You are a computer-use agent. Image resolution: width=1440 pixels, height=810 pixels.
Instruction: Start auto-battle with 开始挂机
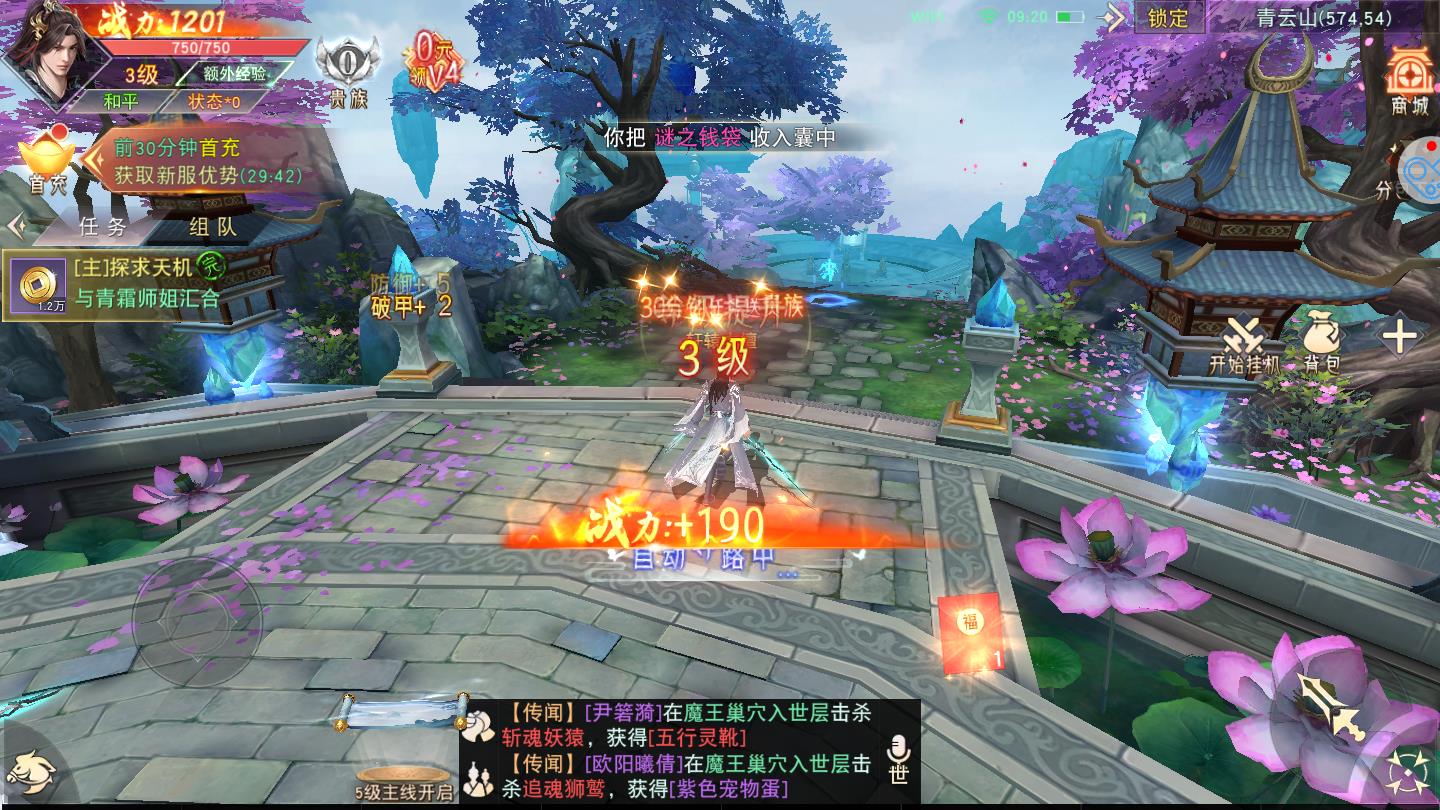coord(1244,345)
